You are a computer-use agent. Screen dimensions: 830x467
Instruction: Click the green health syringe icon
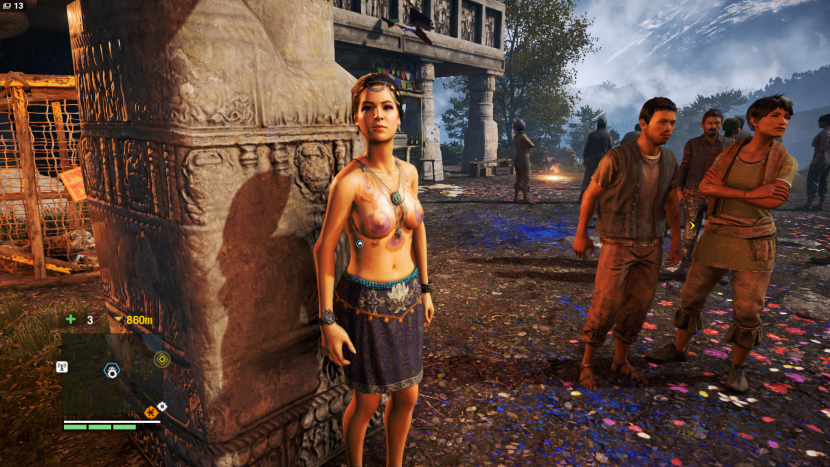(x=70, y=320)
